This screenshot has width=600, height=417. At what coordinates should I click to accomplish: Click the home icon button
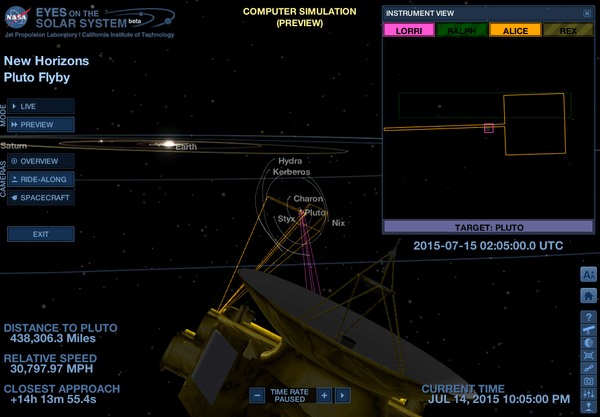tap(588, 295)
